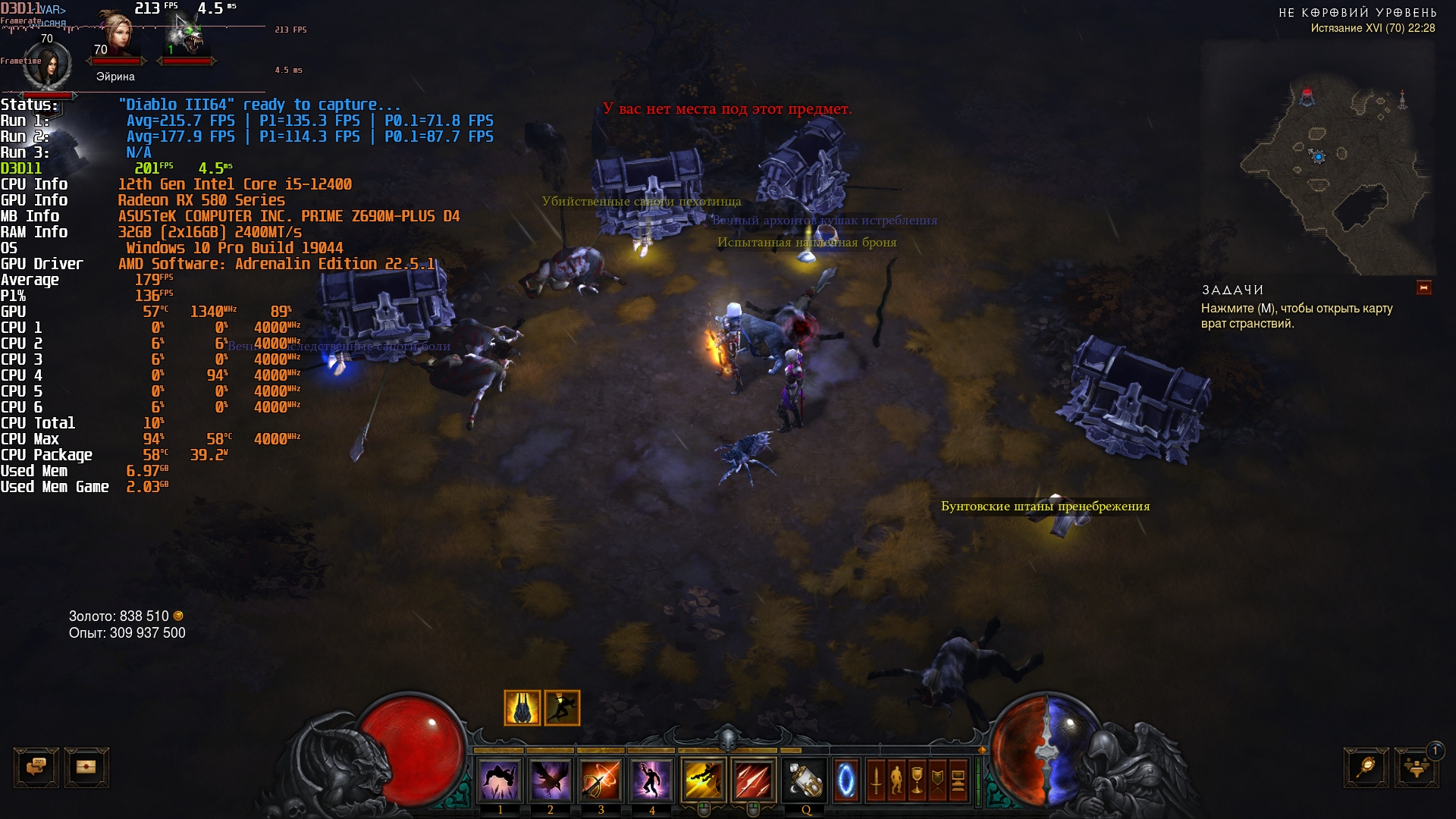Select the yellow left-mouse attack skill
Screen dimensions: 1456x819
(x=703, y=780)
